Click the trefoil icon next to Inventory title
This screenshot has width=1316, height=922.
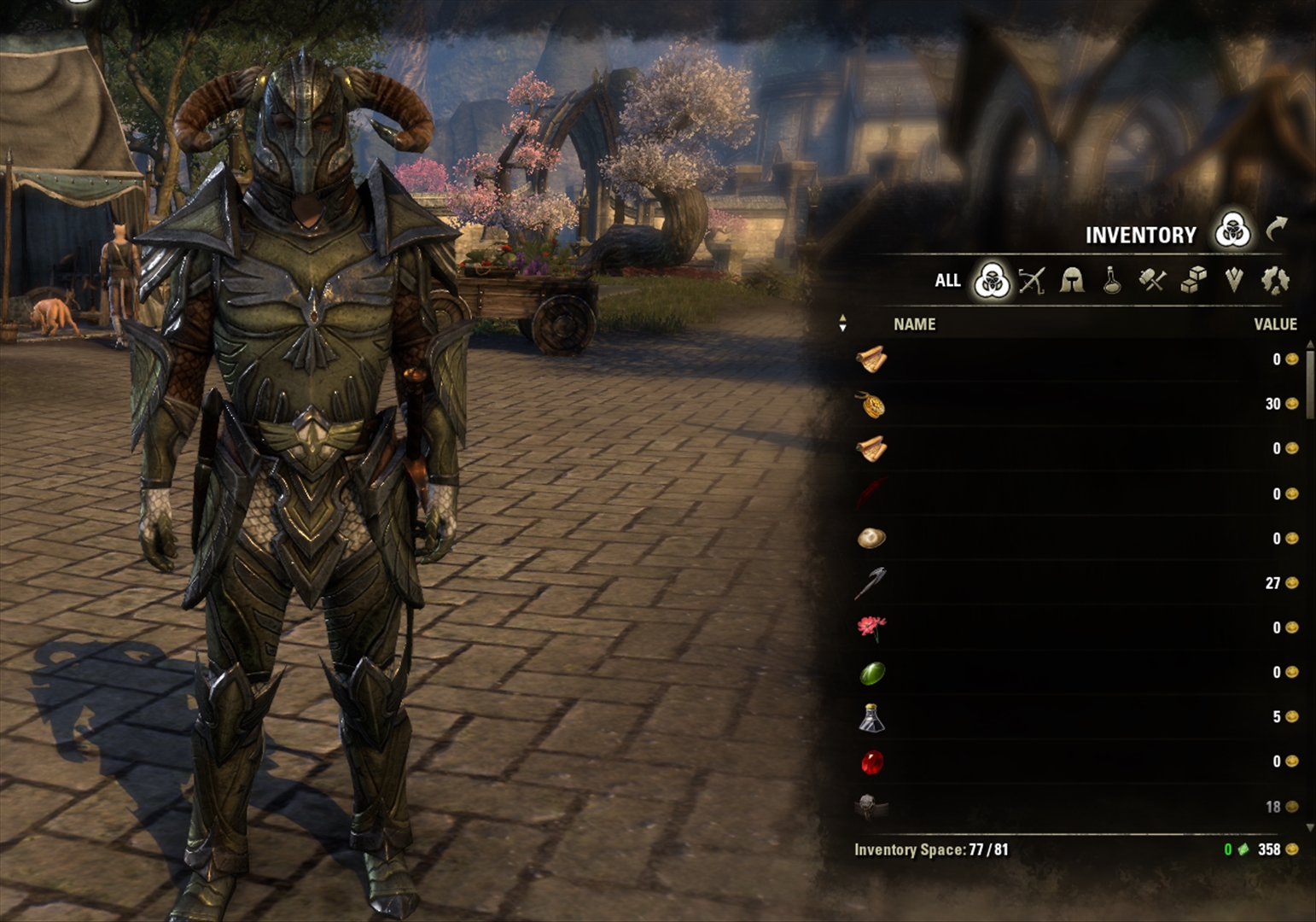[x=1232, y=230]
